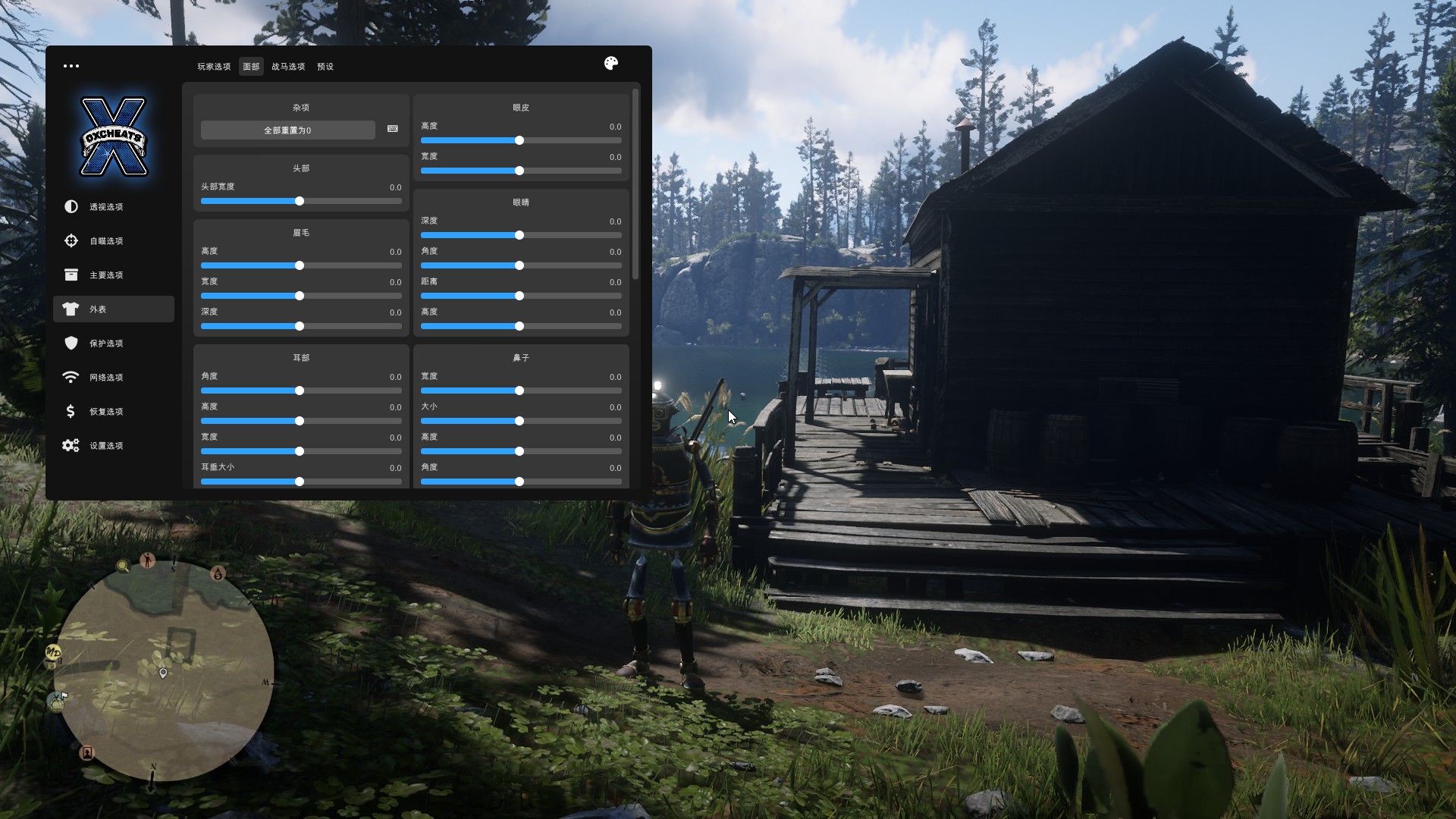Viewport: 1456px width, 819px height.
Task: Open 设置选项 settings section
Action: click(x=105, y=446)
